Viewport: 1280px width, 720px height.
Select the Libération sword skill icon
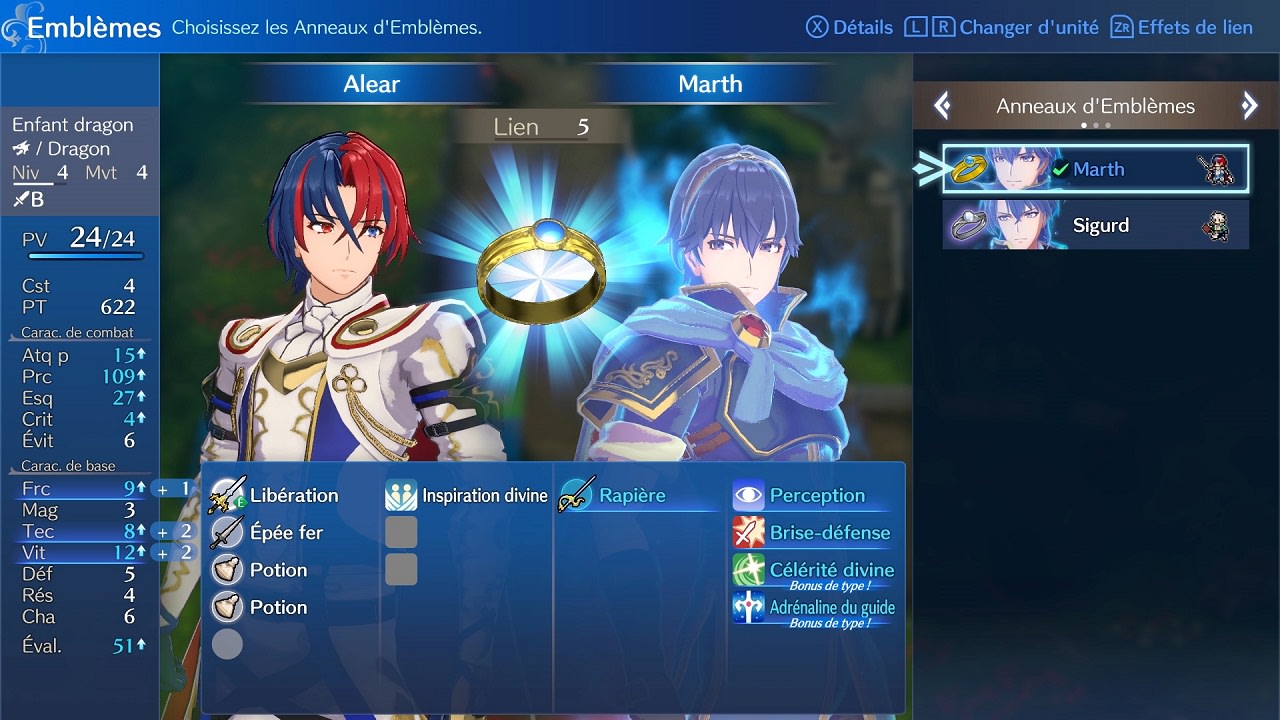coord(226,494)
